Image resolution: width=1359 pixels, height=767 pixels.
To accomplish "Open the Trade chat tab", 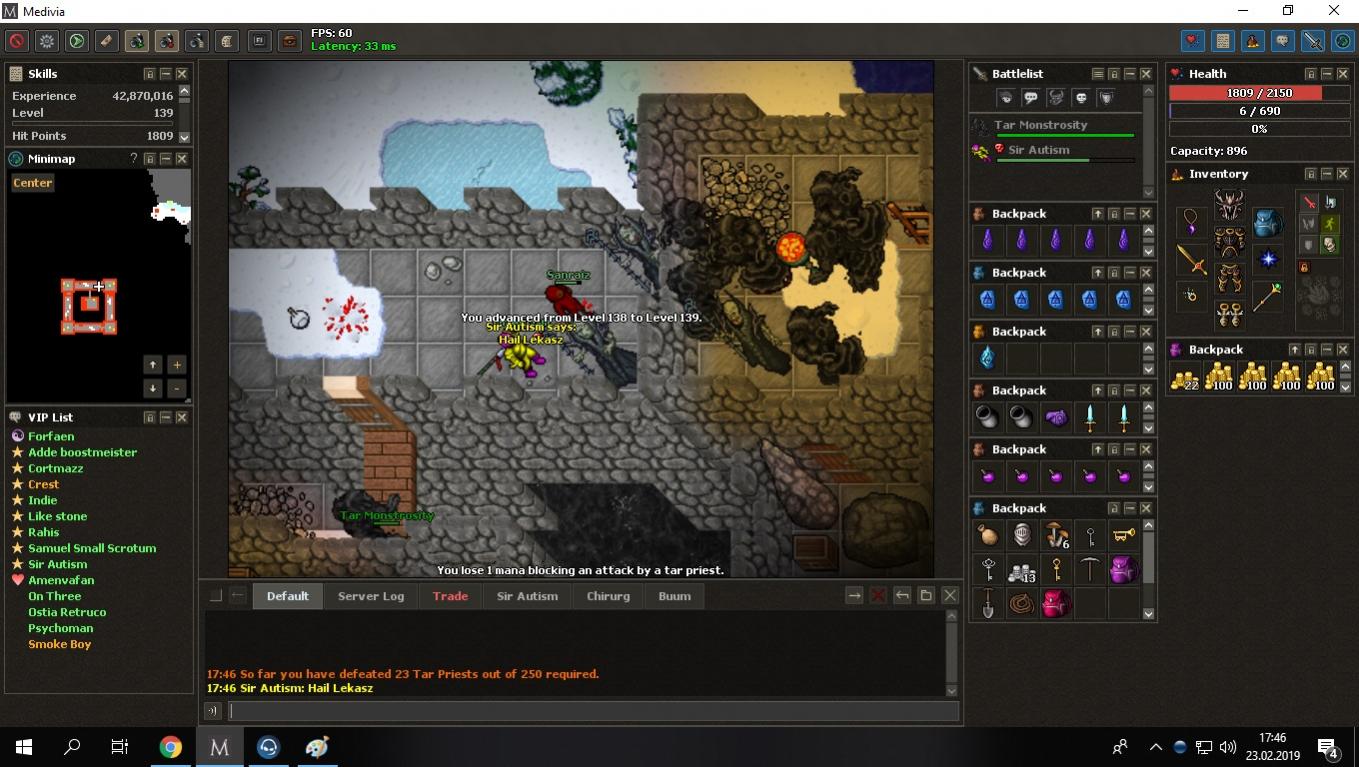I will pos(450,596).
